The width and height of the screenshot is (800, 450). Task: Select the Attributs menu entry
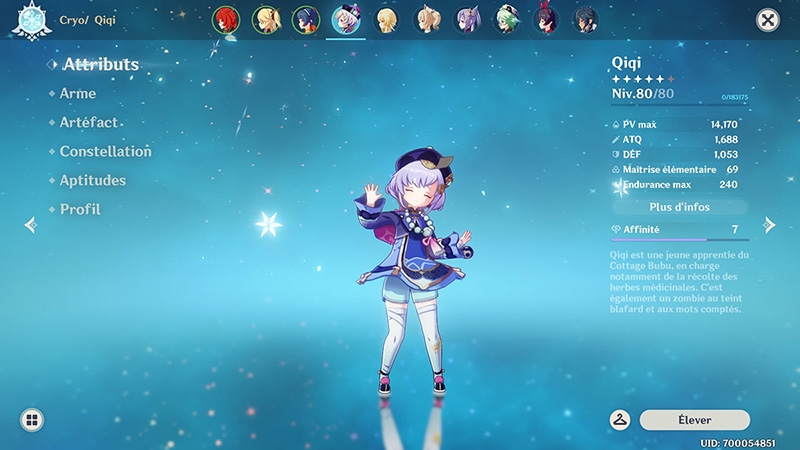100,64
